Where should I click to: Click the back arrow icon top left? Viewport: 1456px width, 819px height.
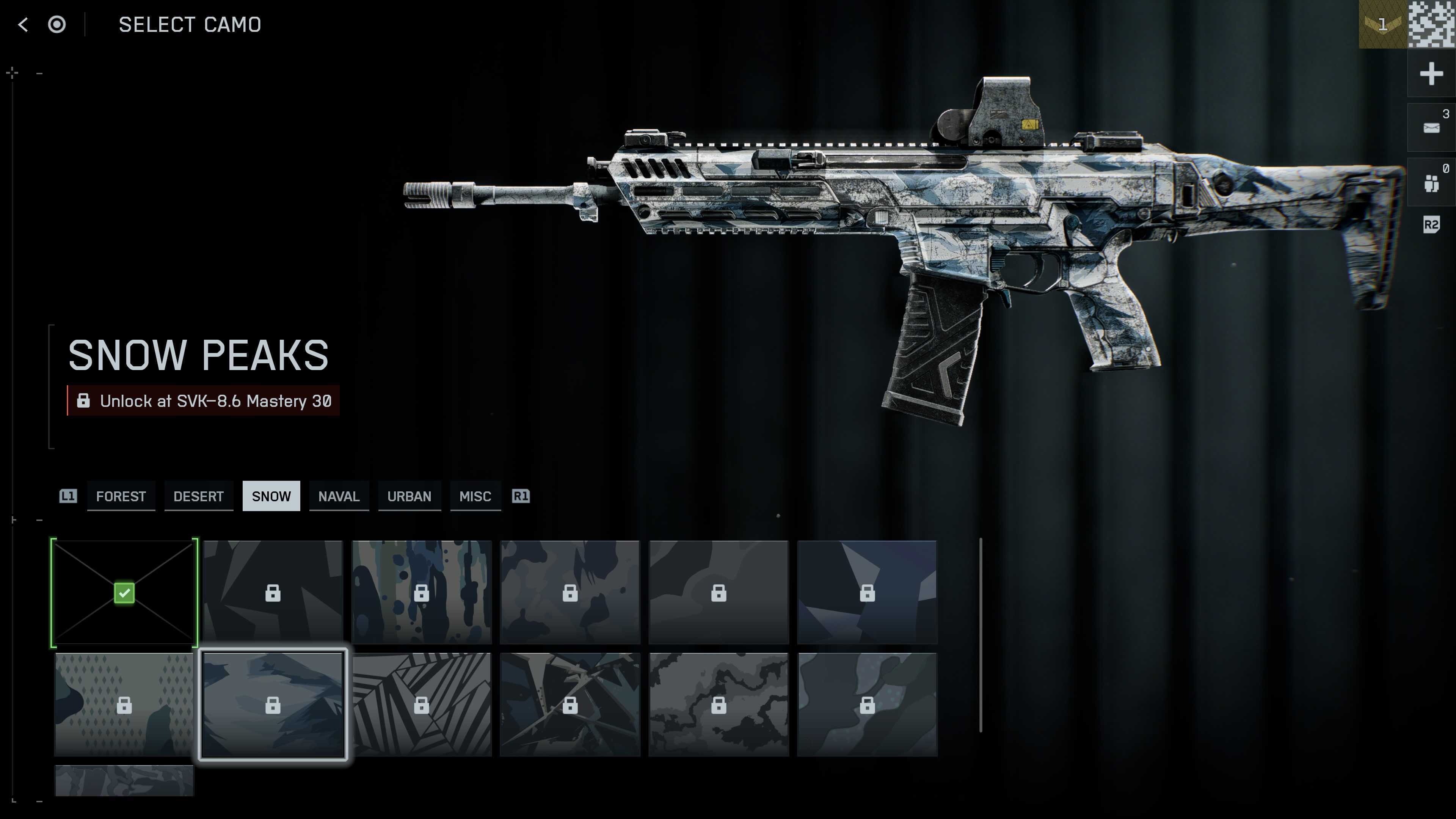(x=22, y=24)
